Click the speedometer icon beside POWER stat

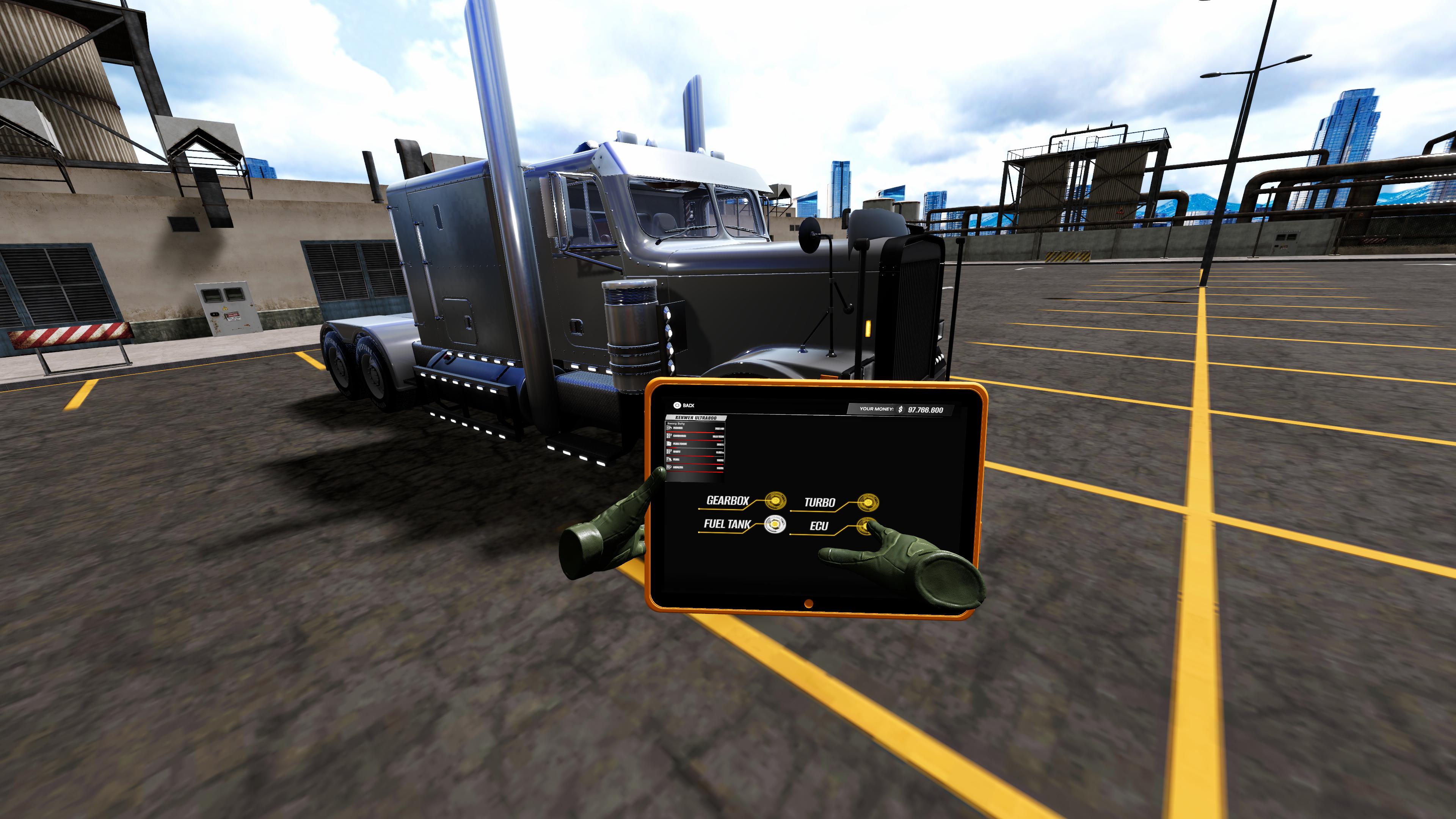670,428
